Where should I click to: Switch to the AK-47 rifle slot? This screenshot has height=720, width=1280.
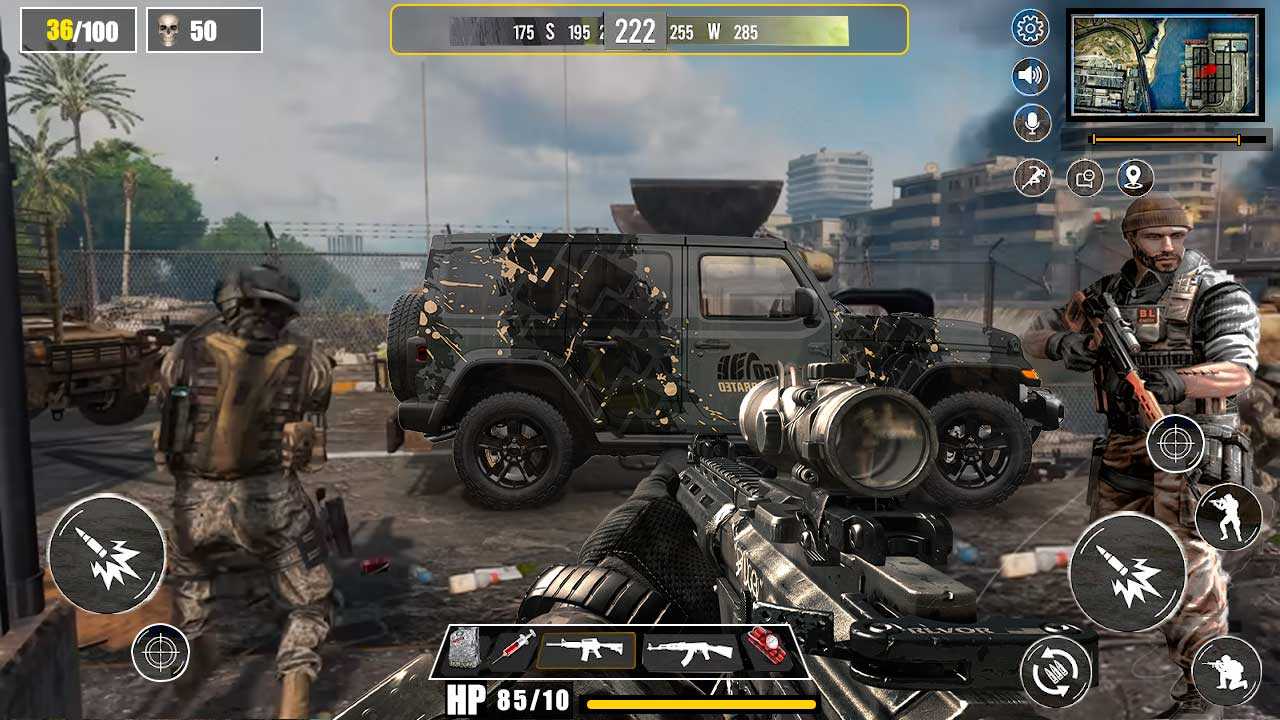coord(690,652)
